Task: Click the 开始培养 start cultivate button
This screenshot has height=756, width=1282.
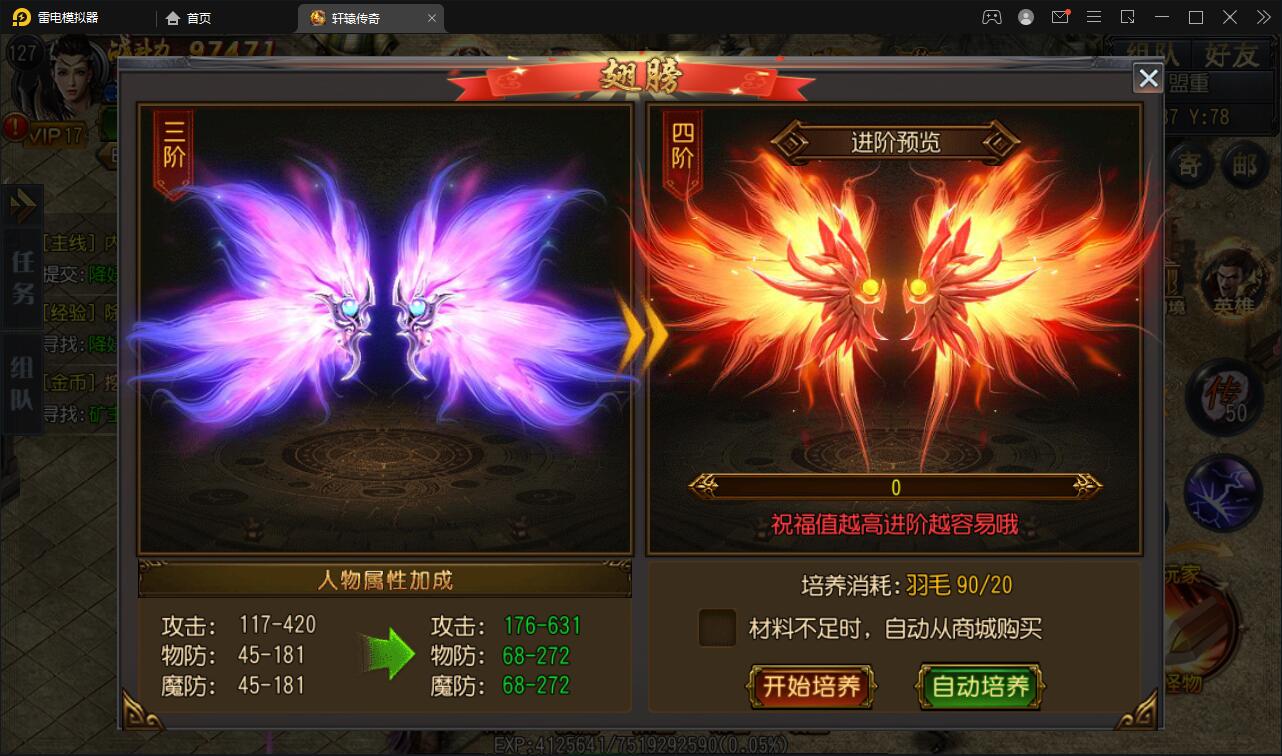Action: (x=811, y=688)
